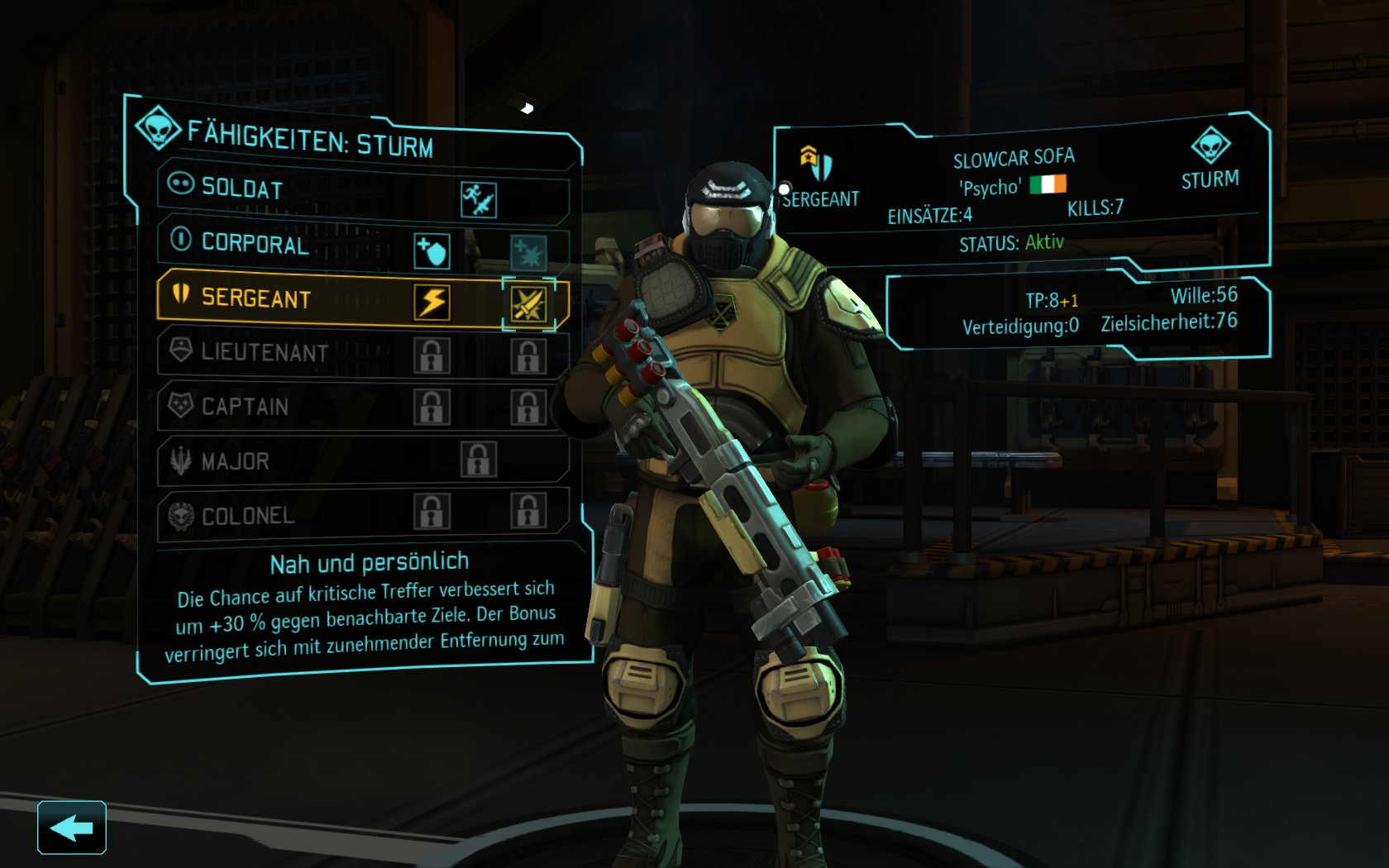1389x868 pixels.
Task: Click the Major rank locked ability
Action: 479,460
